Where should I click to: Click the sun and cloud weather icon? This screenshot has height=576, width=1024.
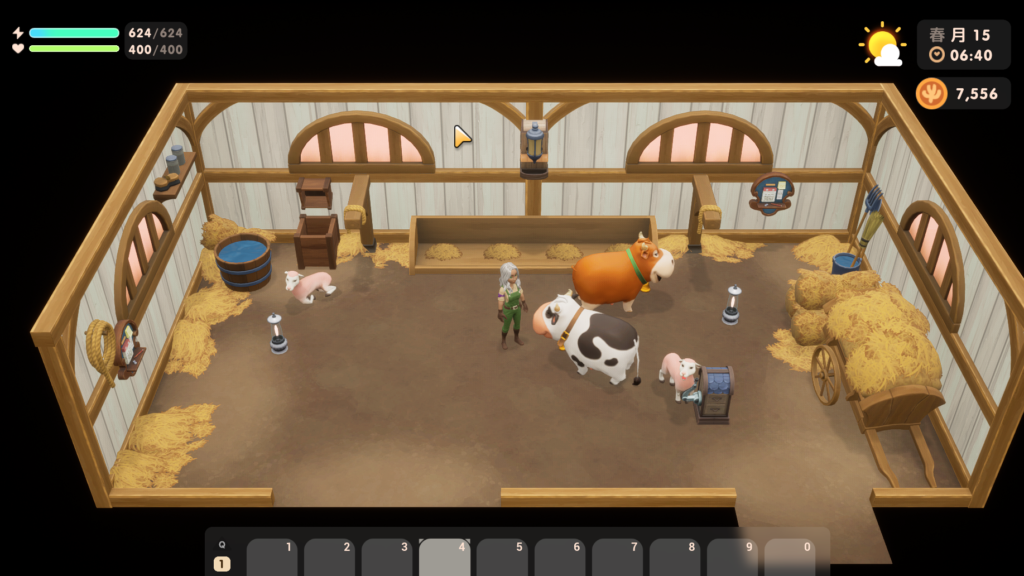pyautogui.click(x=882, y=44)
